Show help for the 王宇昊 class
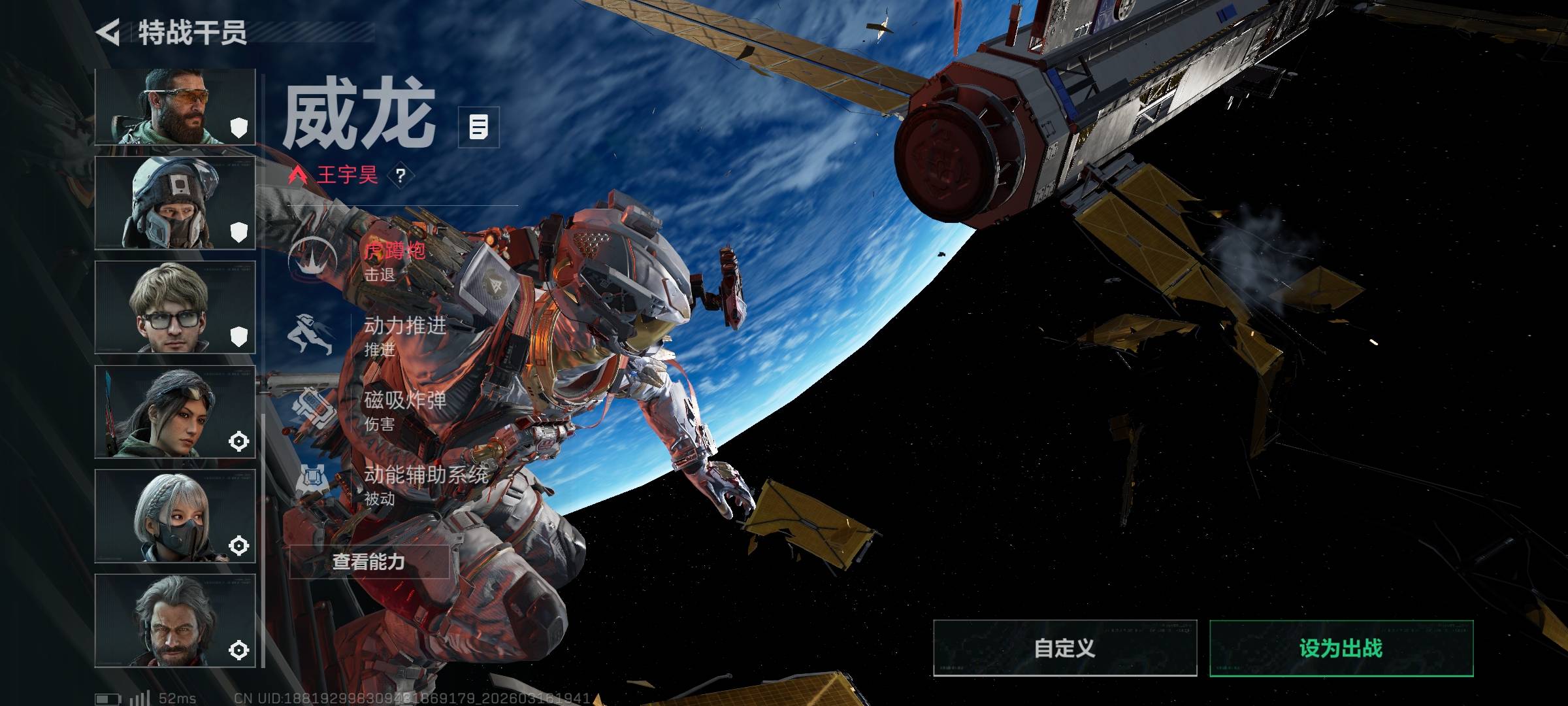The width and height of the screenshot is (1568, 706). (400, 176)
